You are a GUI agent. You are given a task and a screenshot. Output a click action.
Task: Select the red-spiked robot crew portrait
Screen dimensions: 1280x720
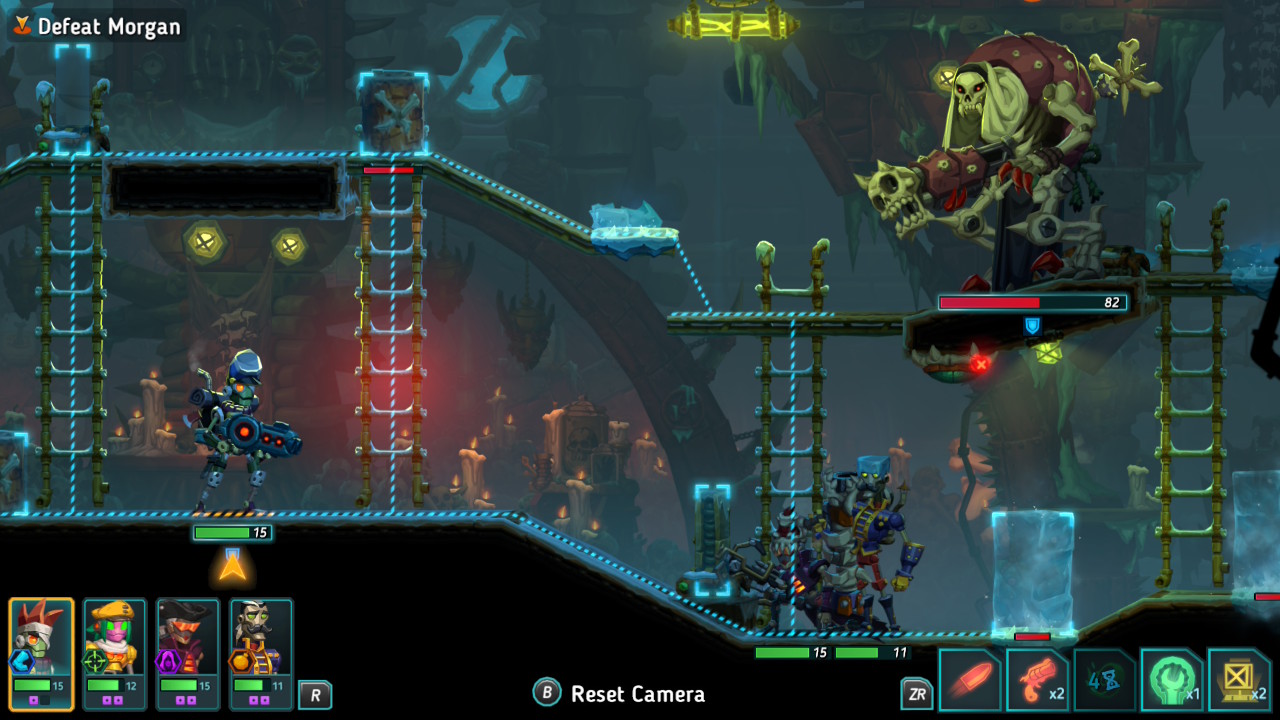(x=41, y=652)
